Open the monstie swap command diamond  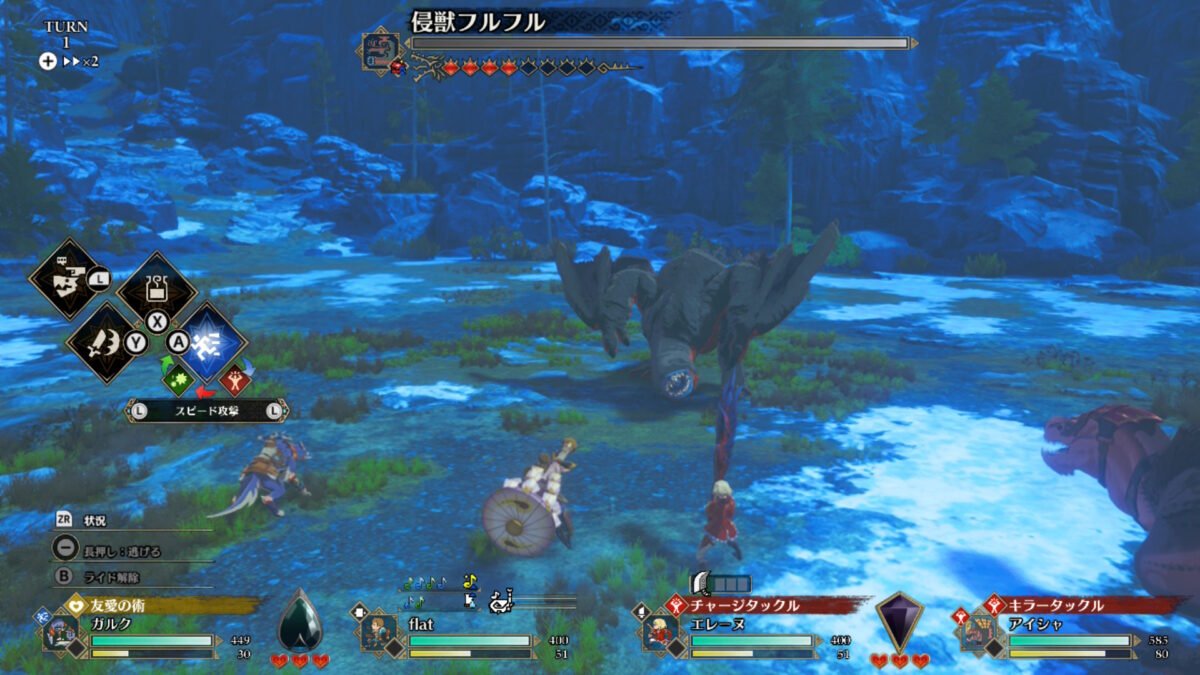(67, 278)
